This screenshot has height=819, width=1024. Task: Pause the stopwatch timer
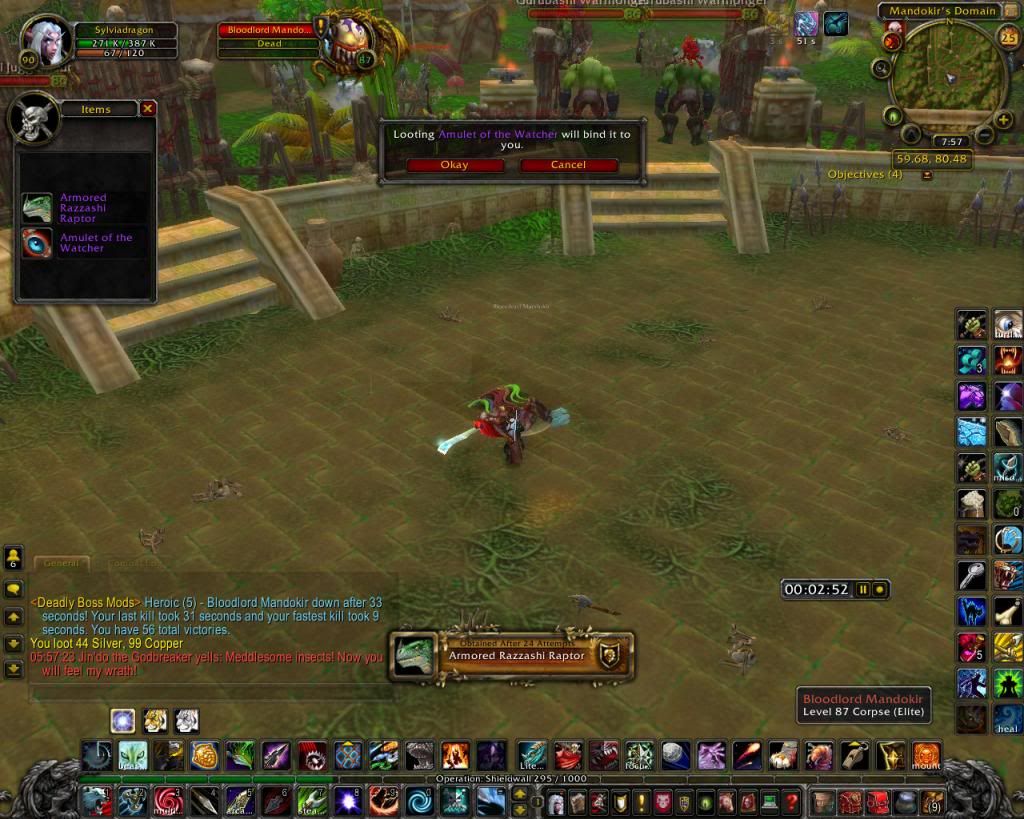tap(863, 590)
